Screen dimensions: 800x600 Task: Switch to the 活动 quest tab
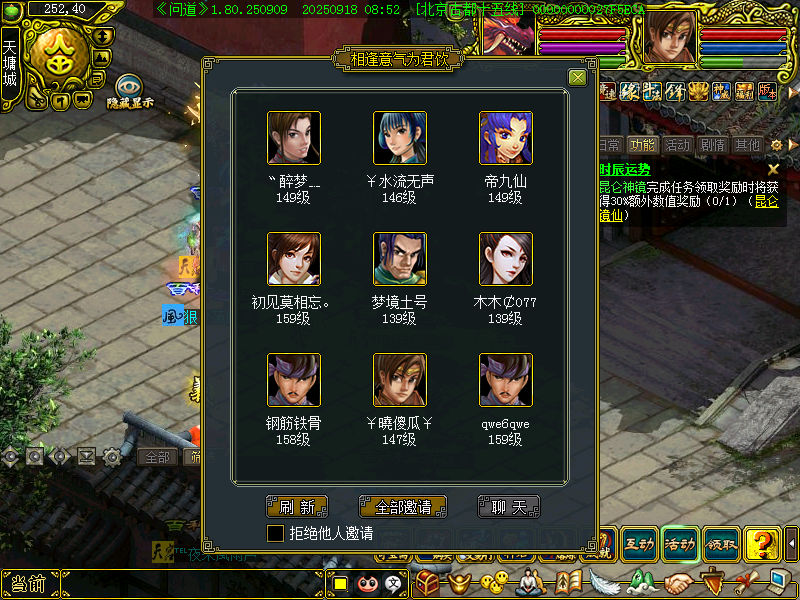pyautogui.click(x=677, y=145)
